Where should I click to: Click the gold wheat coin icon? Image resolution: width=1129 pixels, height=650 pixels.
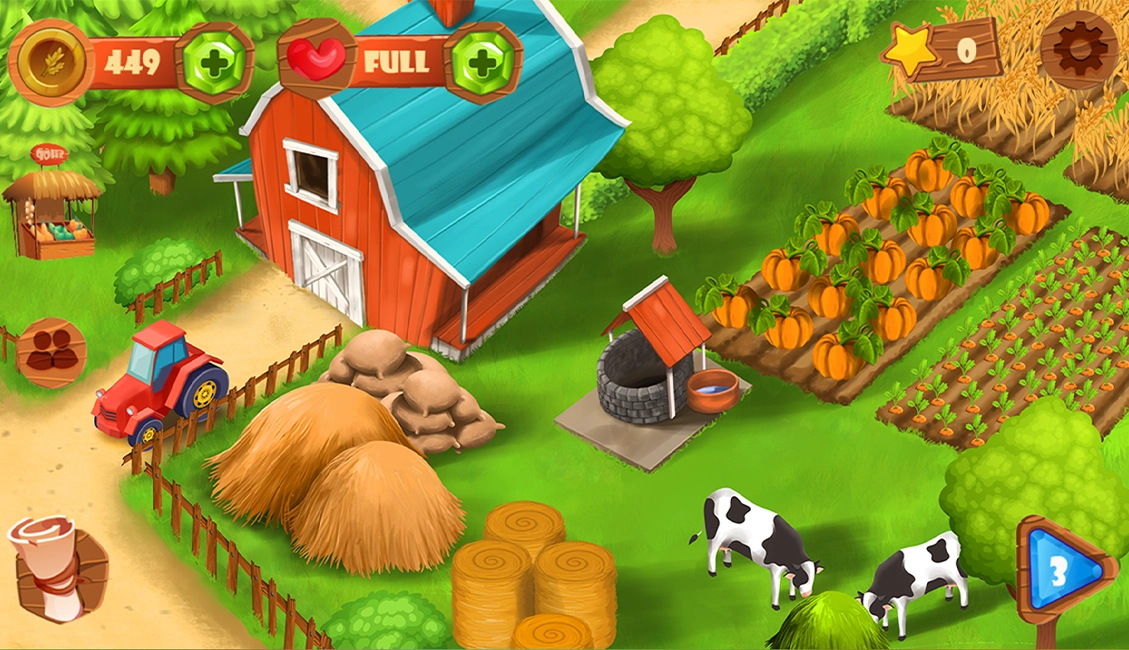50,61
